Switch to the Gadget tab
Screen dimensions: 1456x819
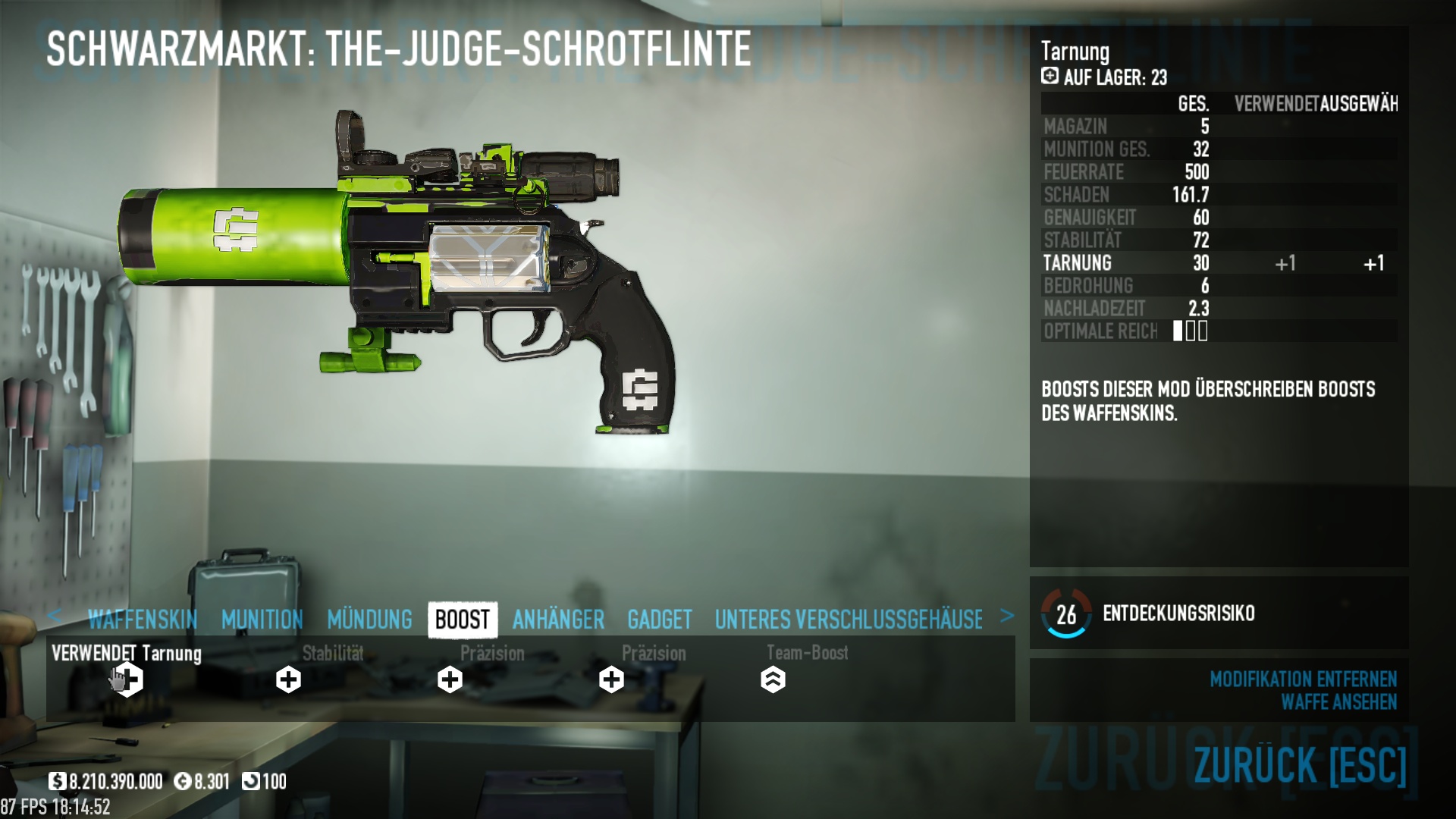tap(659, 620)
